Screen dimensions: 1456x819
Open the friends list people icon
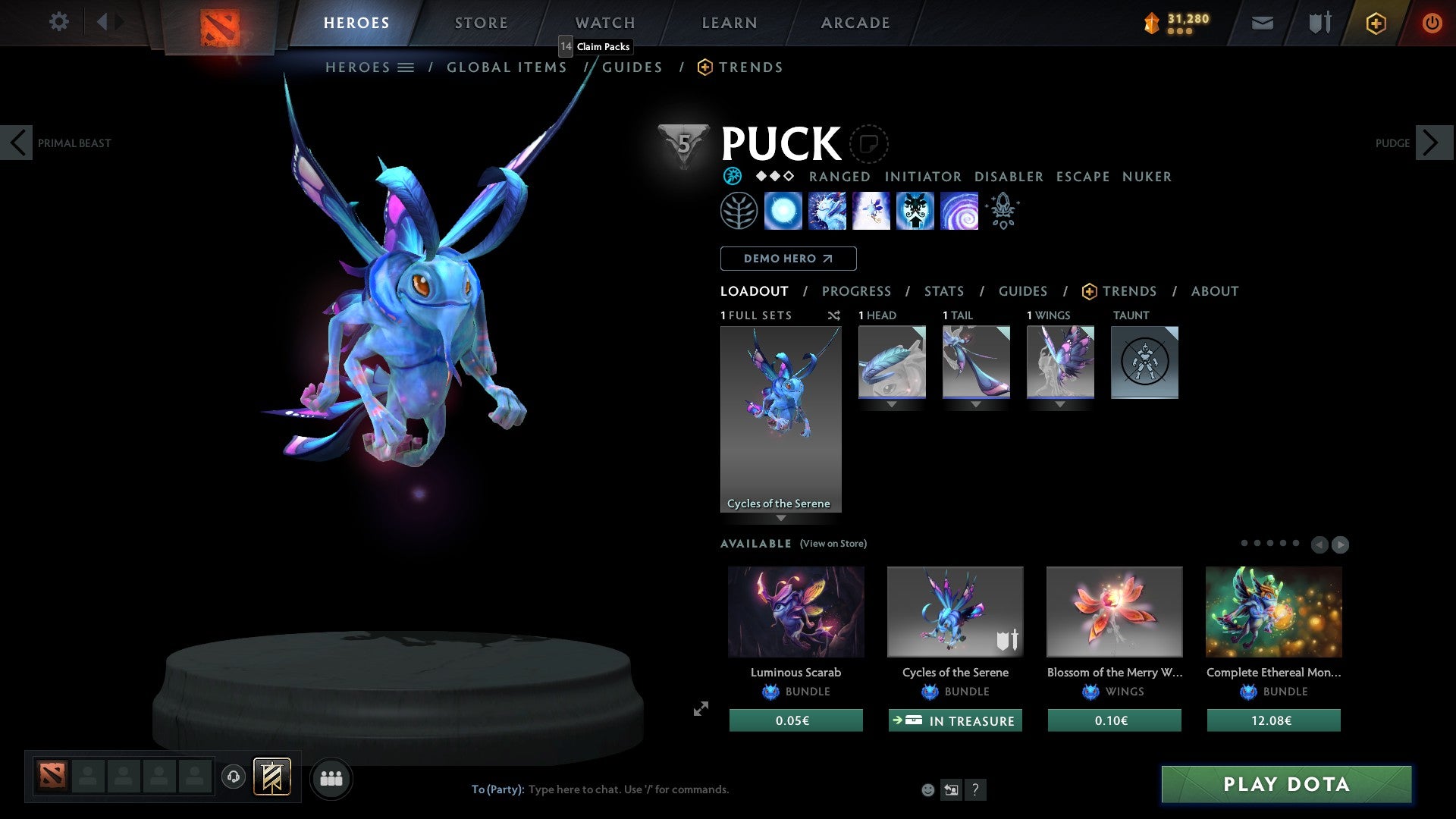[331, 777]
